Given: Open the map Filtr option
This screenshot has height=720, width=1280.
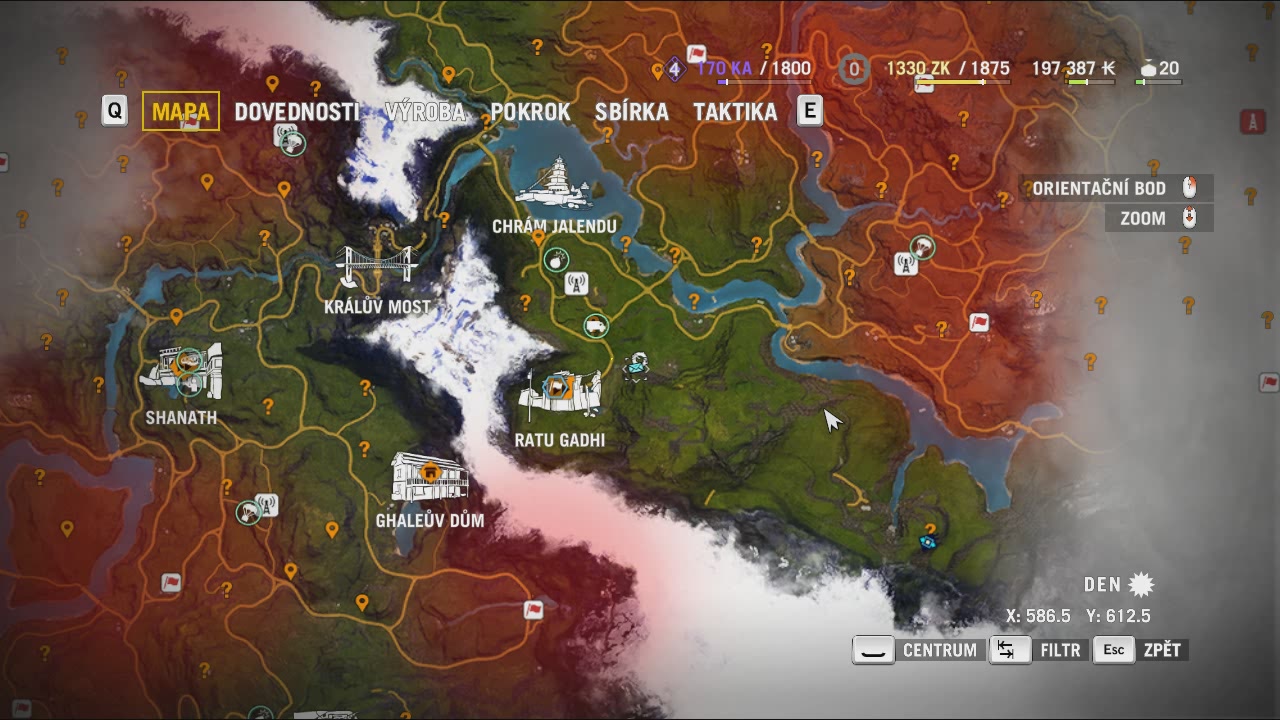Looking at the screenshot, I should coord(1037,650).
